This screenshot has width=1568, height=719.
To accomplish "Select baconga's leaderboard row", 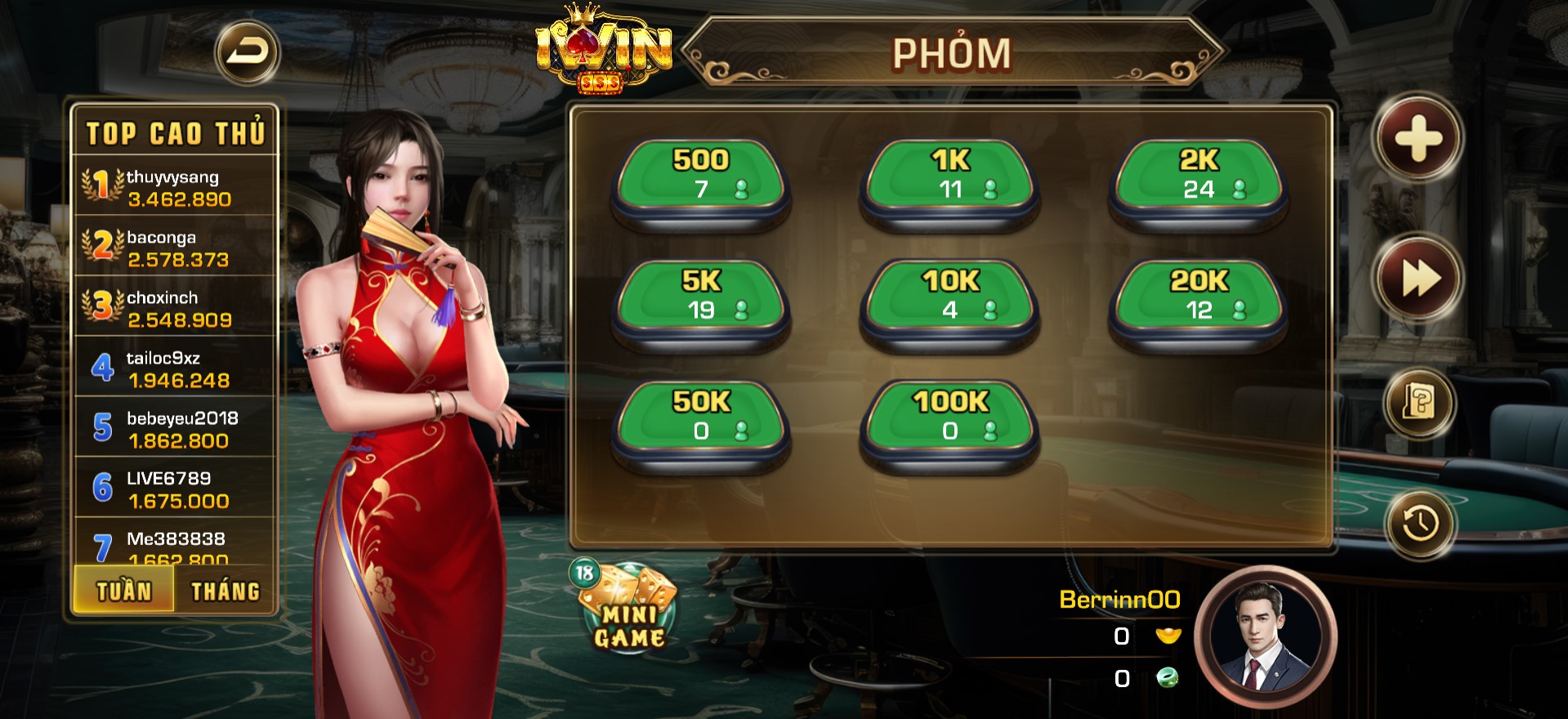I will 176,248.
